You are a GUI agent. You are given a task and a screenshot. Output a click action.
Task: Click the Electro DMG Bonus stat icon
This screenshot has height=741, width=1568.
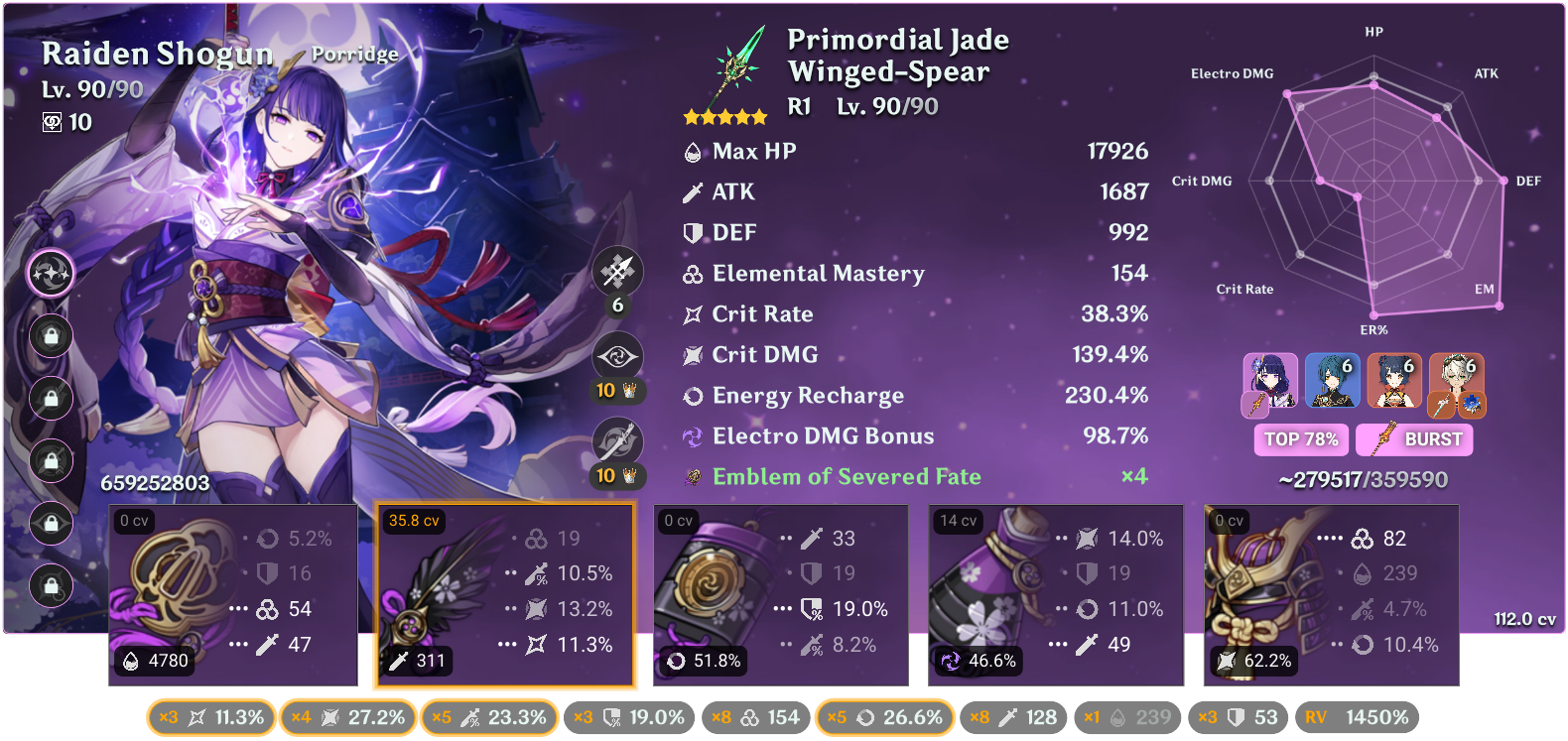(x=692, y=435)
